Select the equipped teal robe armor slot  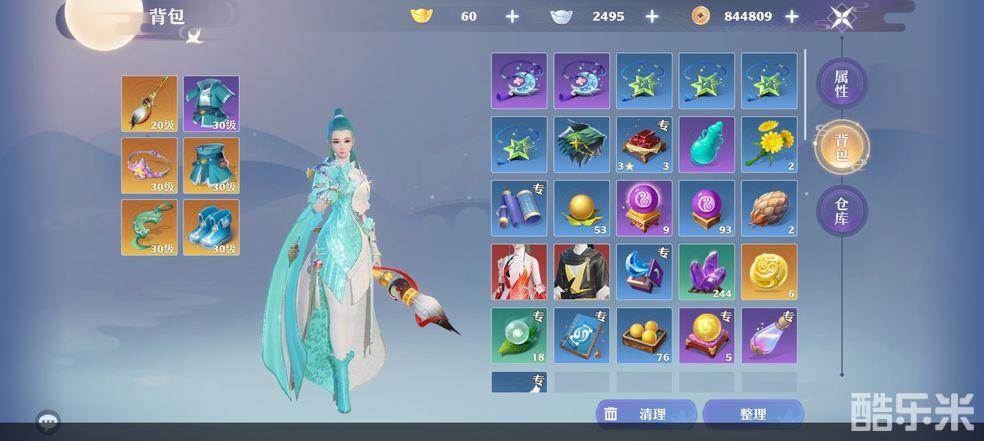209,104
